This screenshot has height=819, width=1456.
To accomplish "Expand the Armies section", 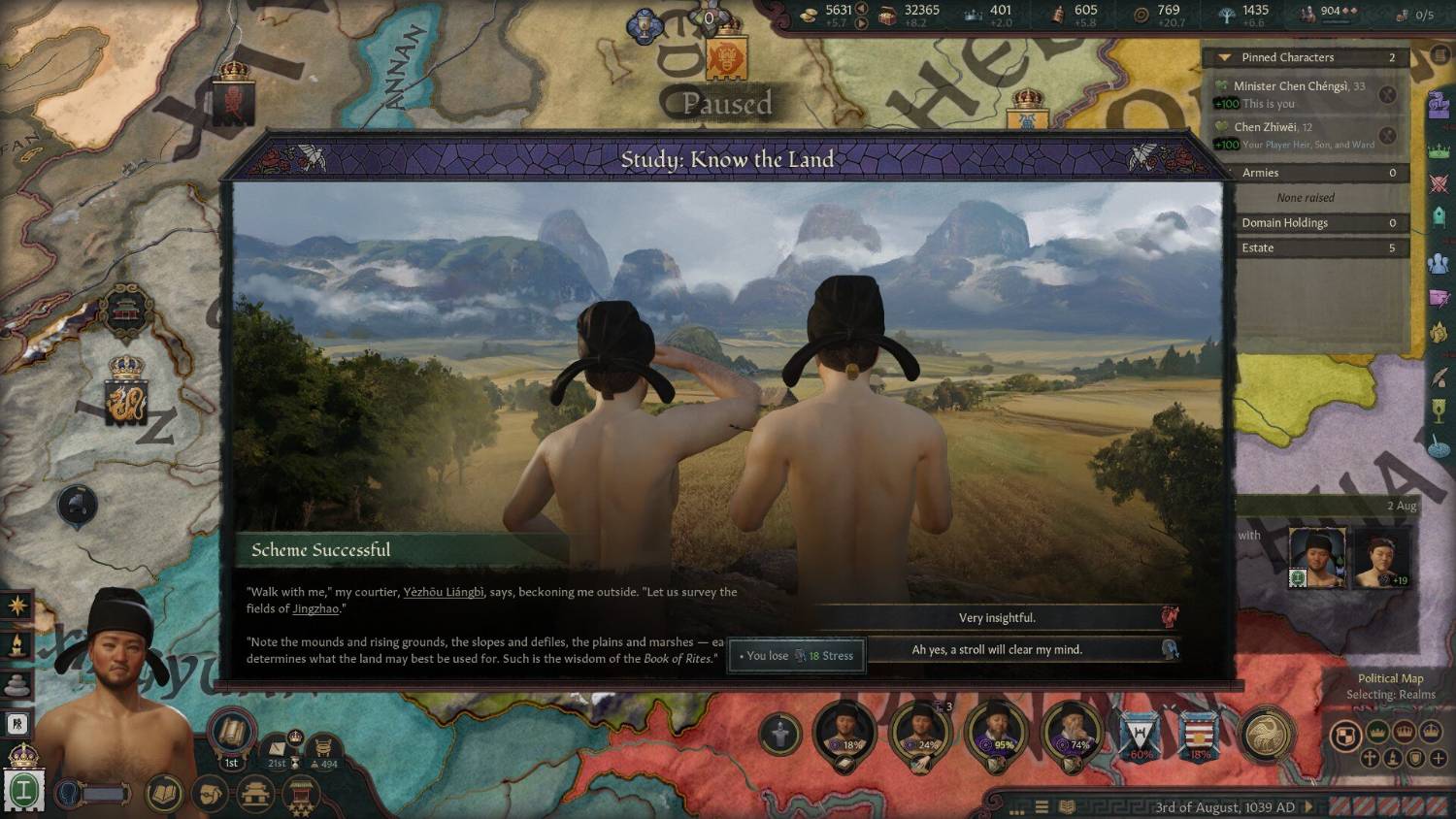I will click(x=1306, y=173).
